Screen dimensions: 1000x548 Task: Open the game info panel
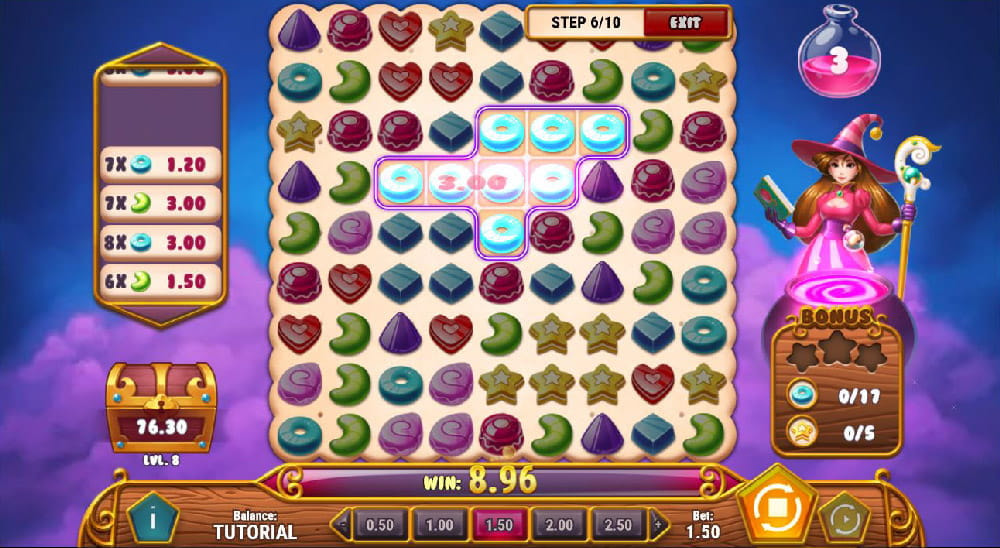[x=153, y=518]
